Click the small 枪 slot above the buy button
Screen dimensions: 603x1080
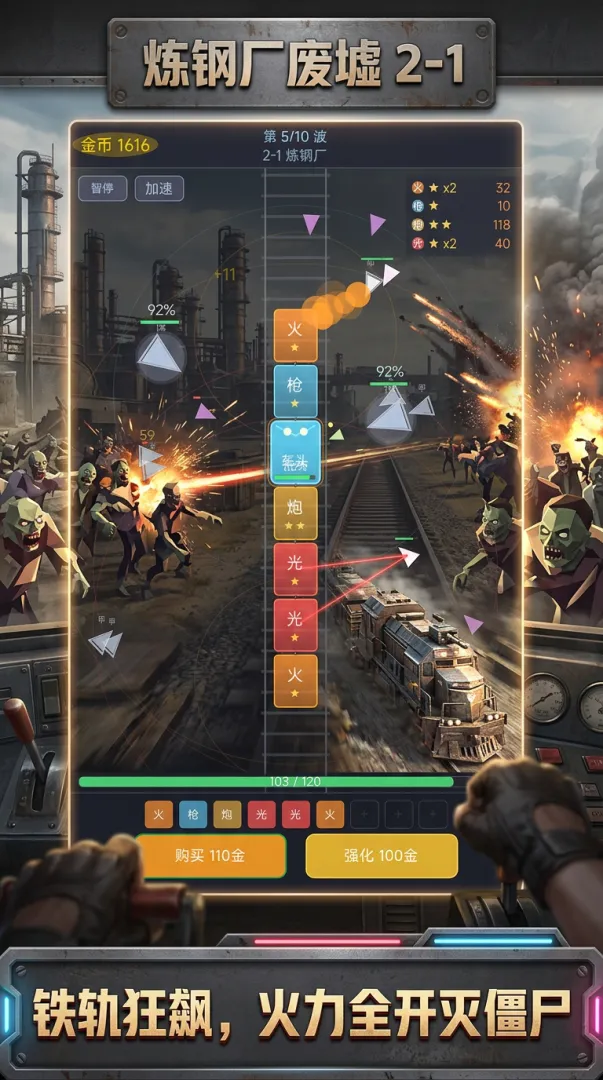pos(193,815)
